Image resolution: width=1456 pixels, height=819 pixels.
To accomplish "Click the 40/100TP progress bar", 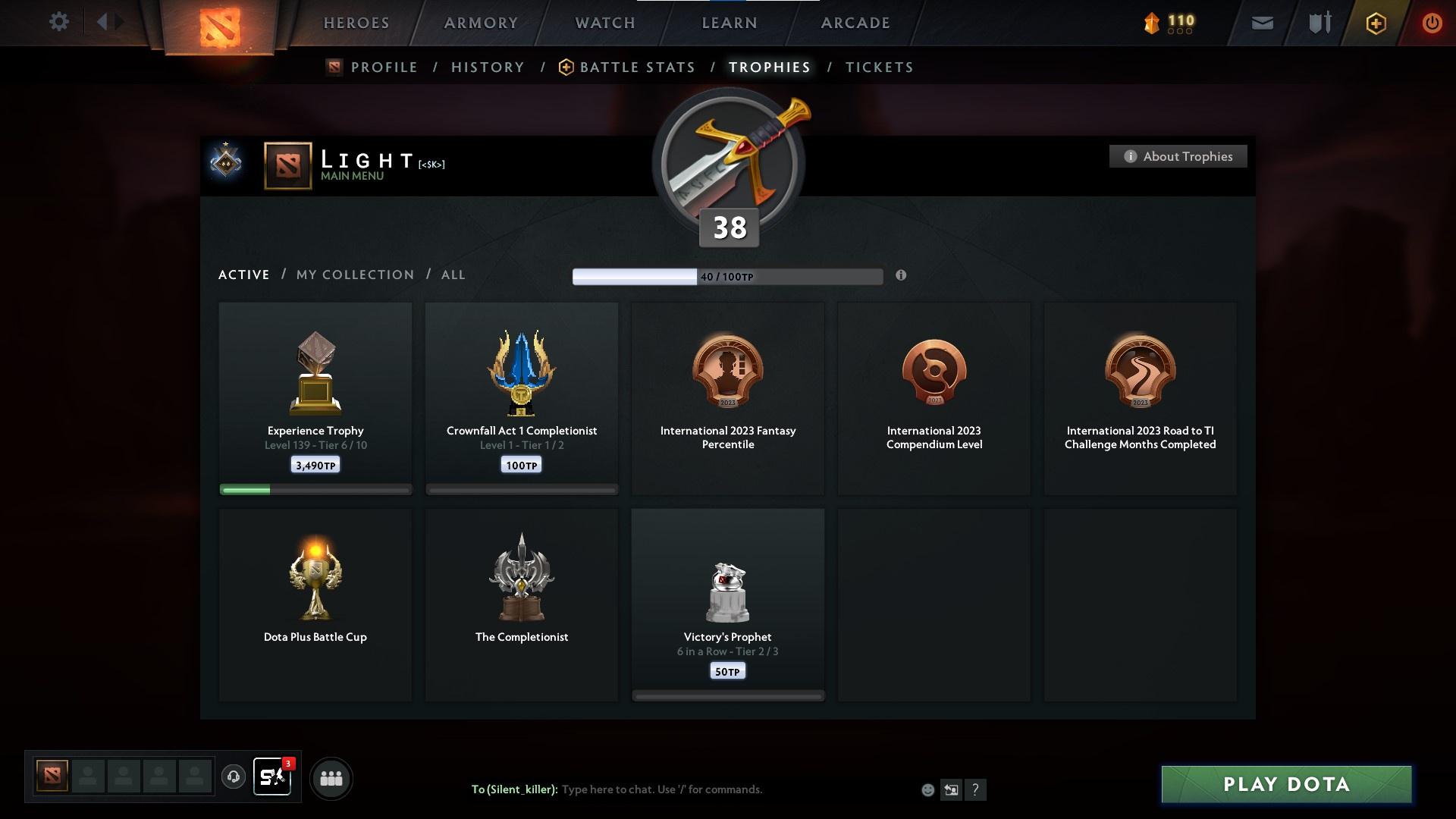I will pyautogui.click(x=726, y=276).
